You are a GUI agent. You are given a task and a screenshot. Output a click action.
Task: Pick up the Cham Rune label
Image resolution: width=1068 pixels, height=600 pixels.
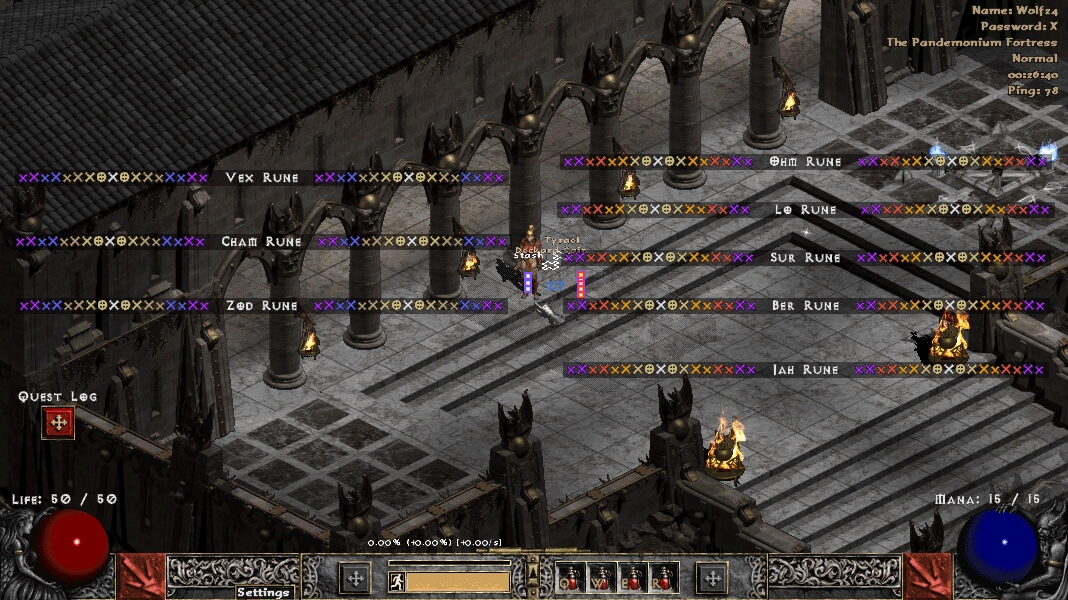(x=261, y=242)
